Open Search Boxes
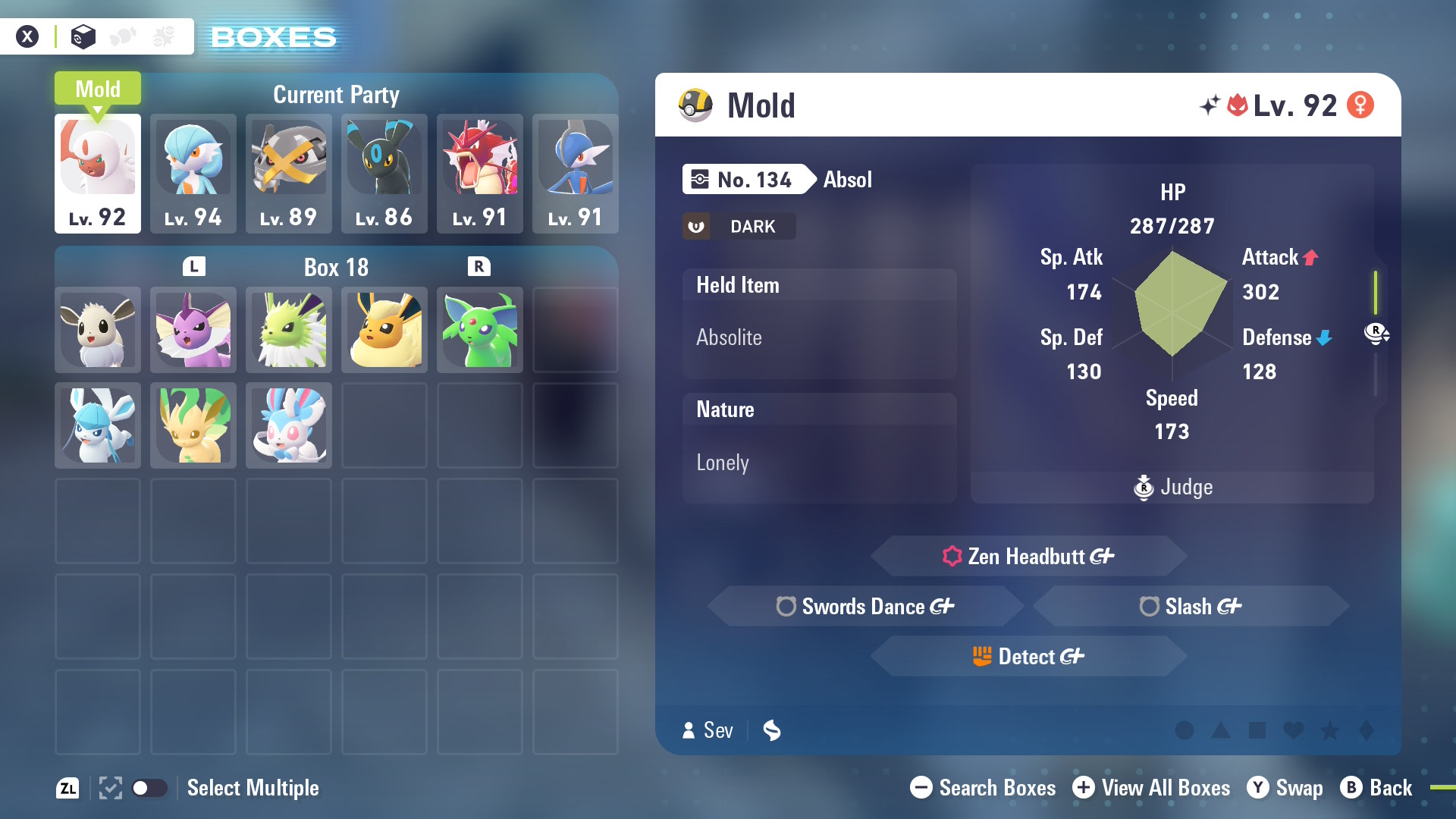 983,788
